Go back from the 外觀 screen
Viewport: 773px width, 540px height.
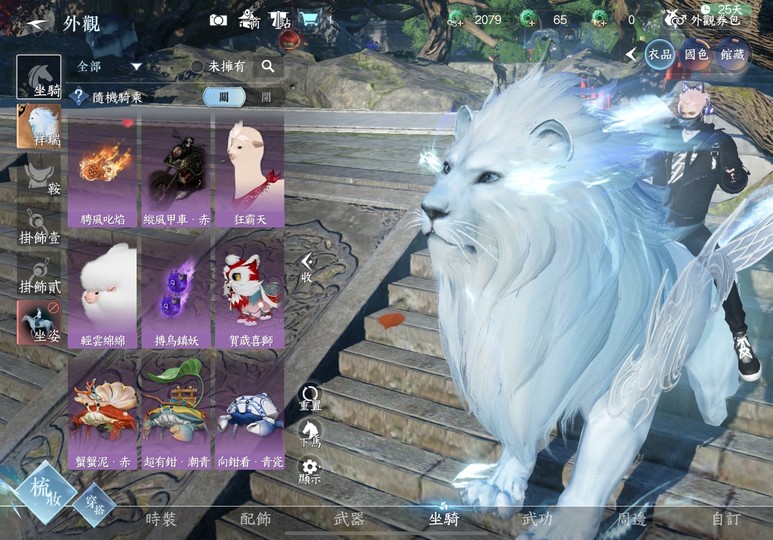click(x=38, y=22)
